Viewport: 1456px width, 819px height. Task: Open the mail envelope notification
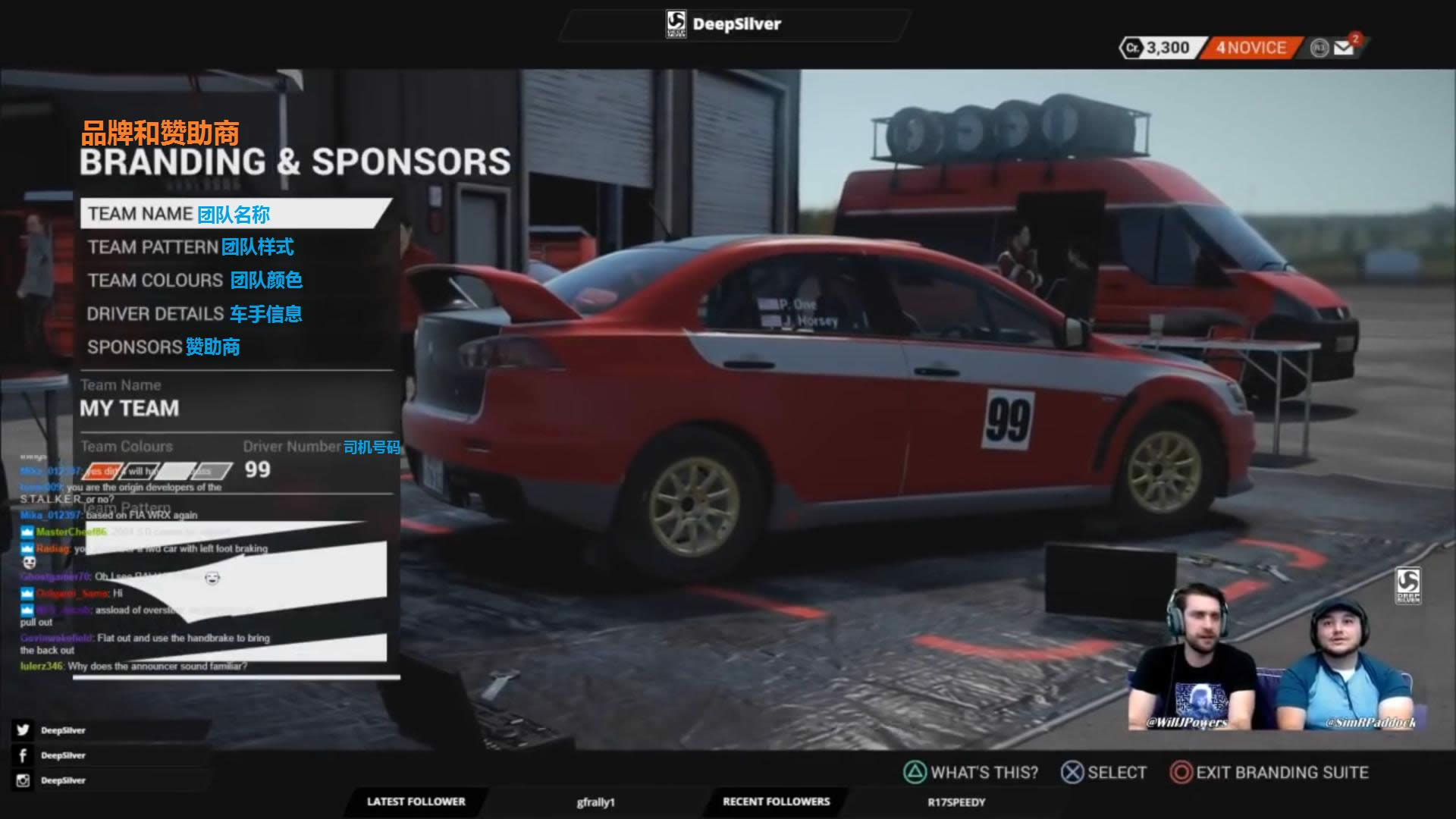(1345, 48)
